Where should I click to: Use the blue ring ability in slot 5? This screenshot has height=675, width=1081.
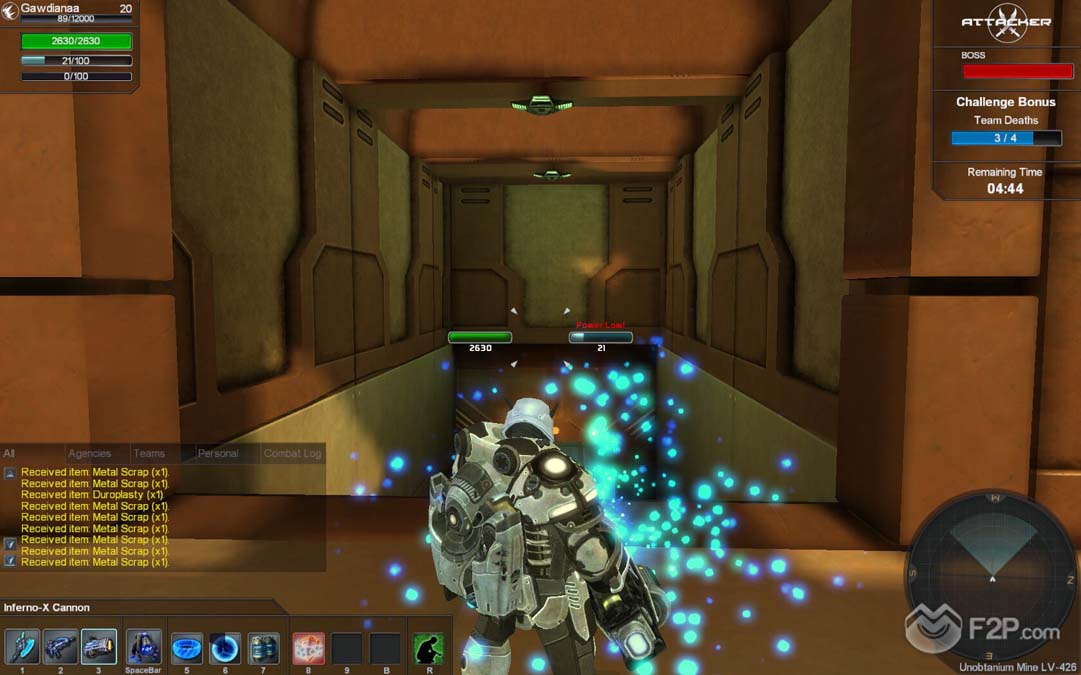click(187, 648)
